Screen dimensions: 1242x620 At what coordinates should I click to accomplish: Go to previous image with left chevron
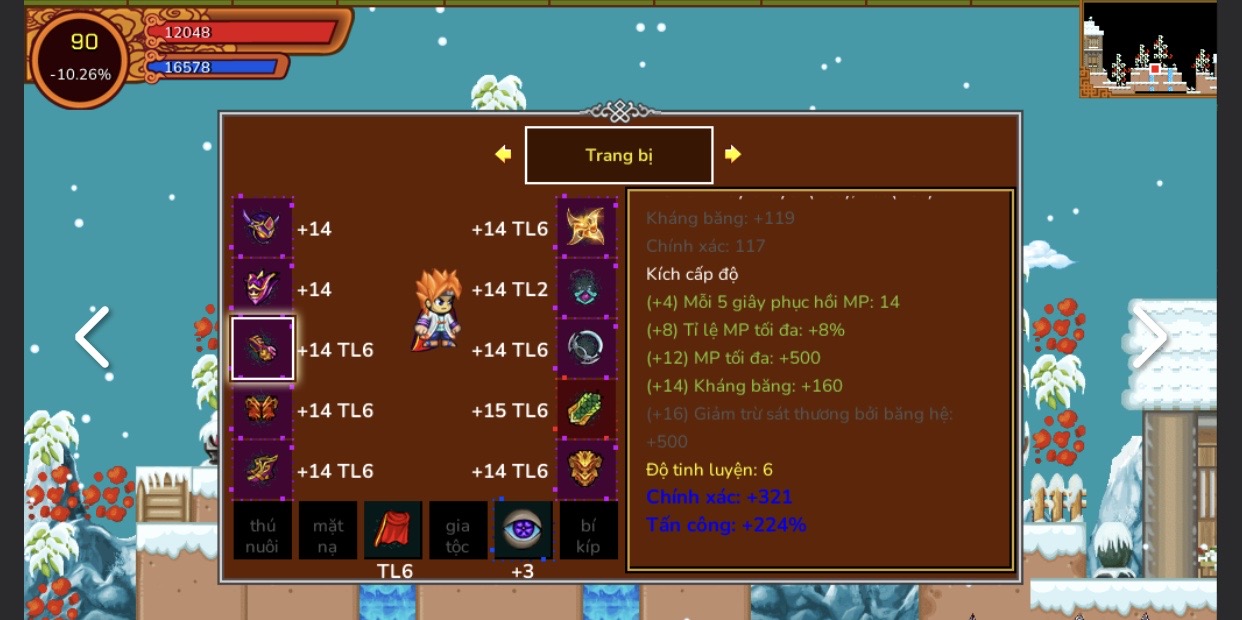pyautogui.click(x=92, y=337)
